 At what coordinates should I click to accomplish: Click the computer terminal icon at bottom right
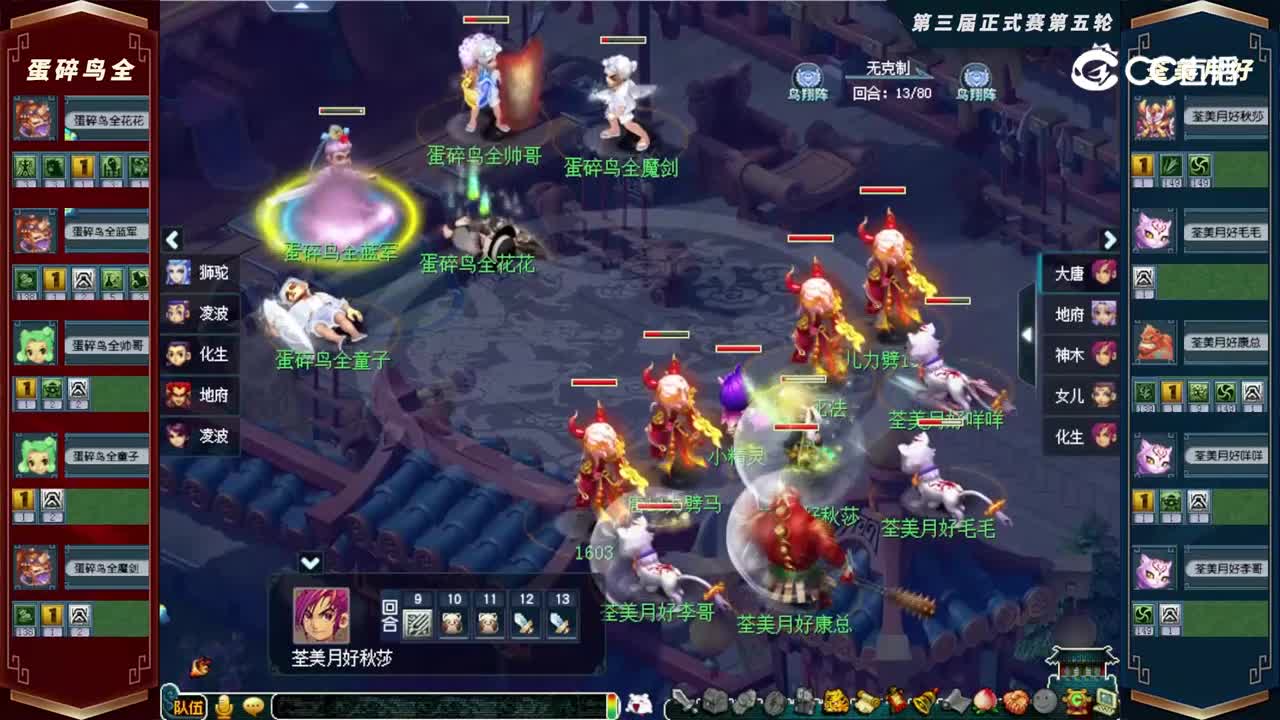coord(1106,700)
